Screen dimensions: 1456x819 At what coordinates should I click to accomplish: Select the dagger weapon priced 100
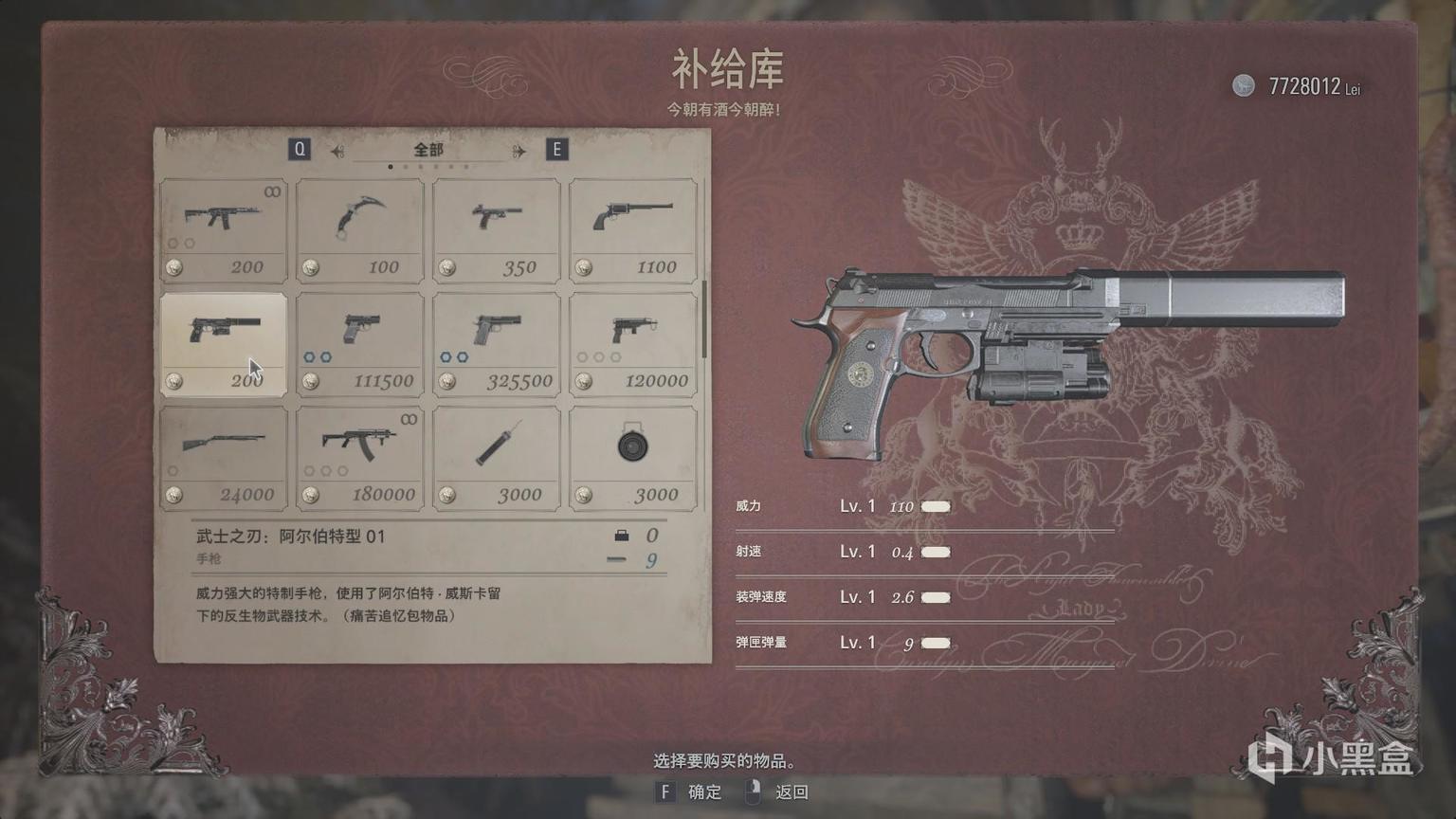359,227
